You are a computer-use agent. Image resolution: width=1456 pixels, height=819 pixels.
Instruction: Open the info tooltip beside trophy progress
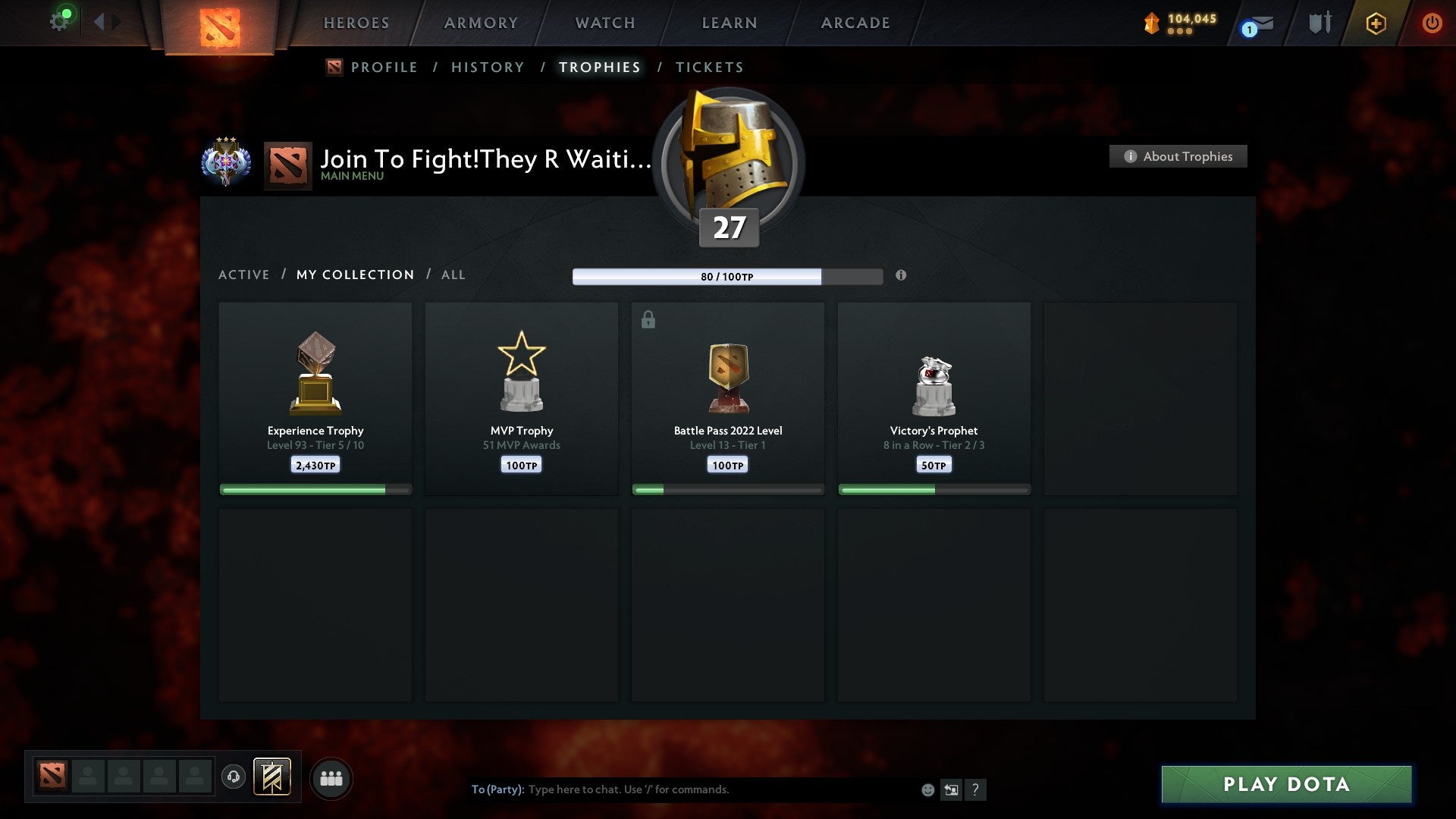pyautogui.click(x=901, y=277)
